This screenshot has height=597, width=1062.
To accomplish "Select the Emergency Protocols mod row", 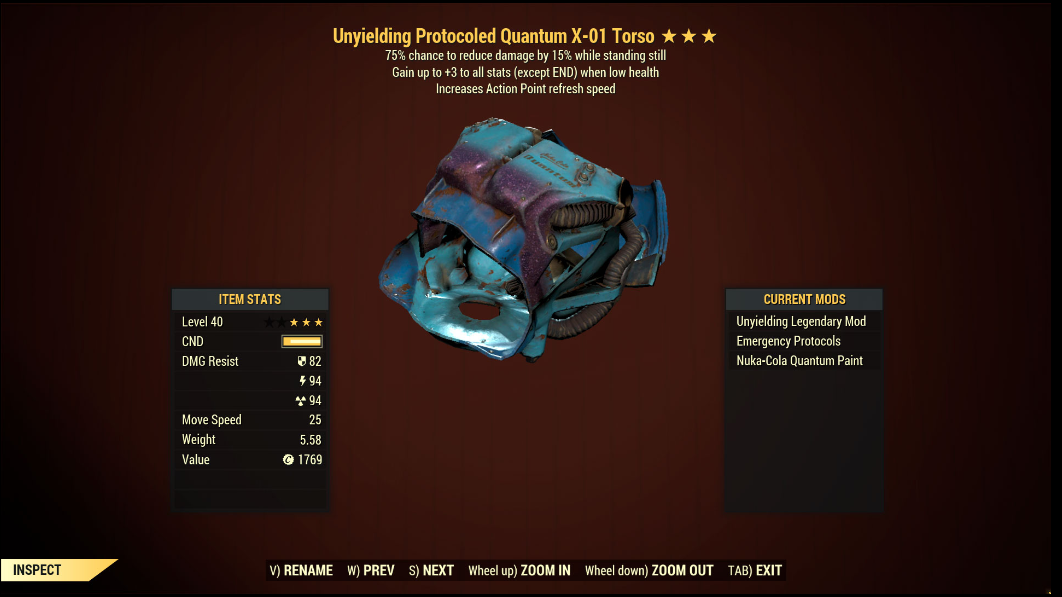I will (x=788, y=341).
